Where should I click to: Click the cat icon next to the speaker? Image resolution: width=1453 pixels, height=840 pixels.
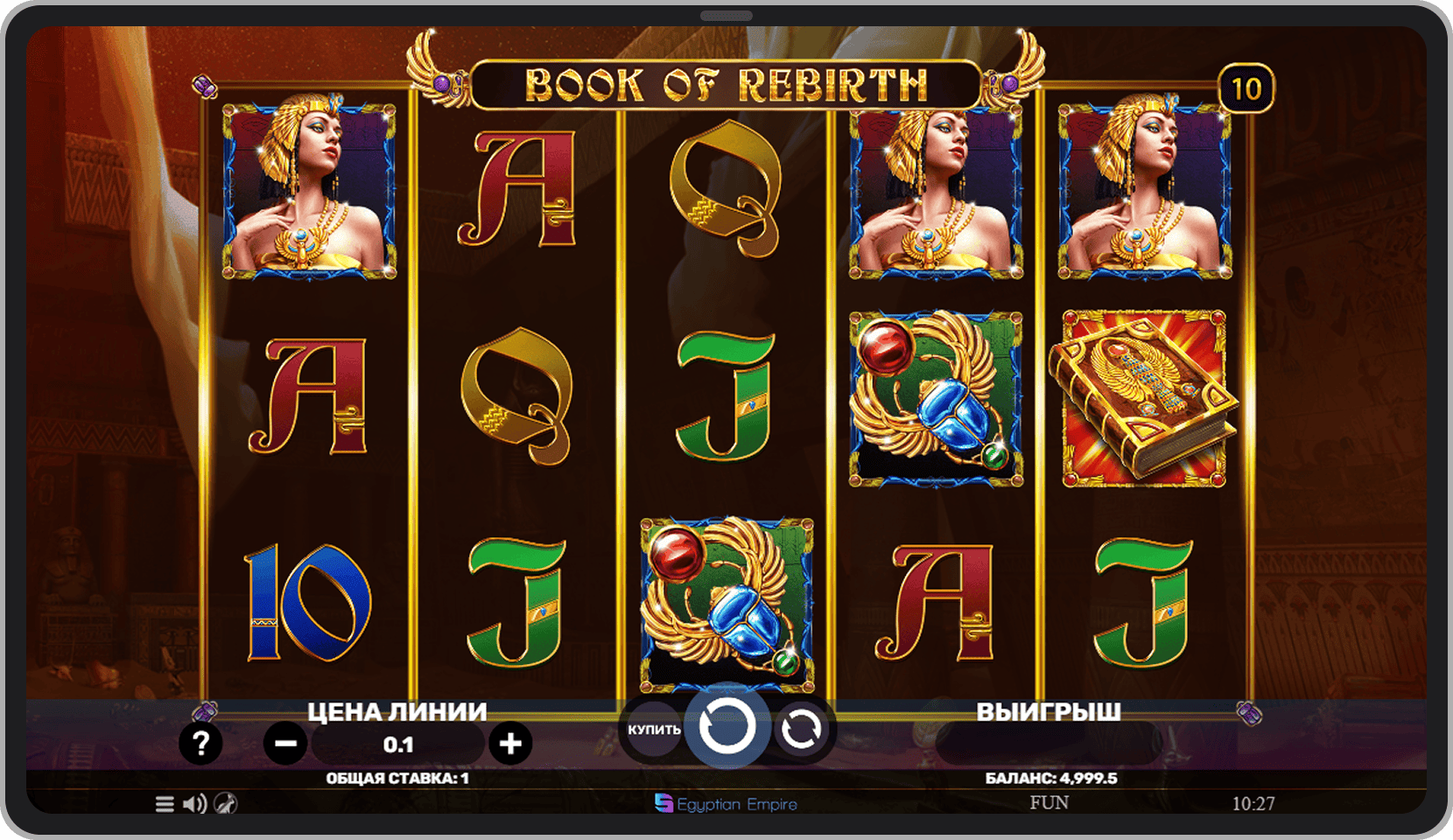click(225, 803)
